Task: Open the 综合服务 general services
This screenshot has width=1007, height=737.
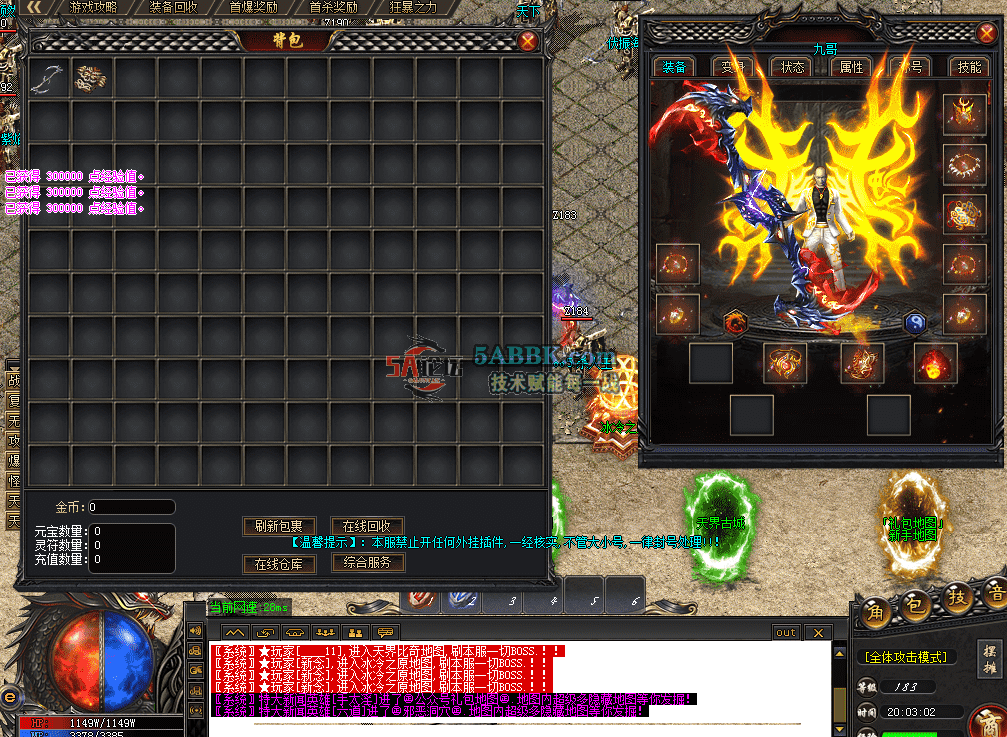Action: coord(367,562)
